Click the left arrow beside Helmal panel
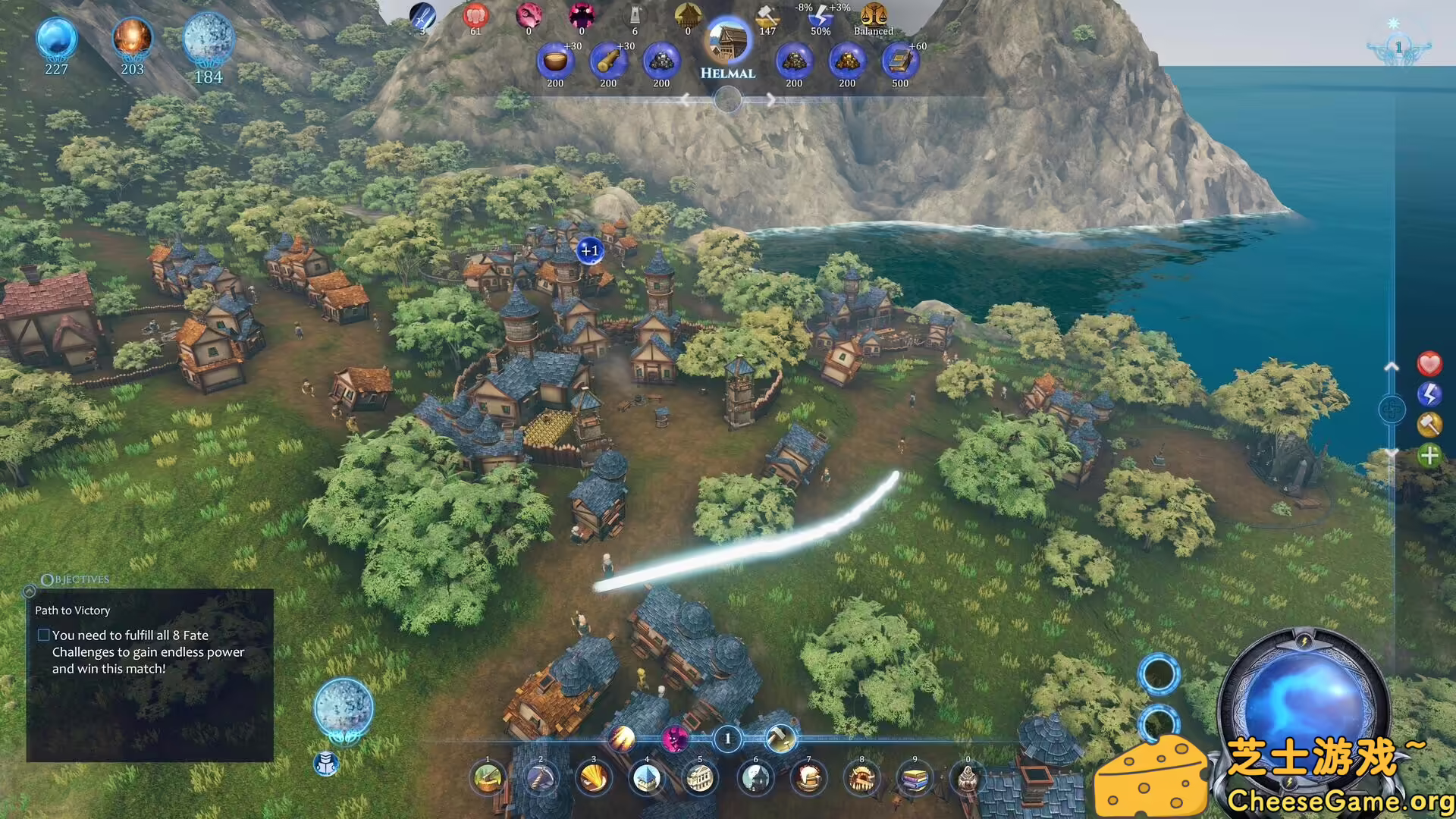1456x819 pixels. (686, 99)
